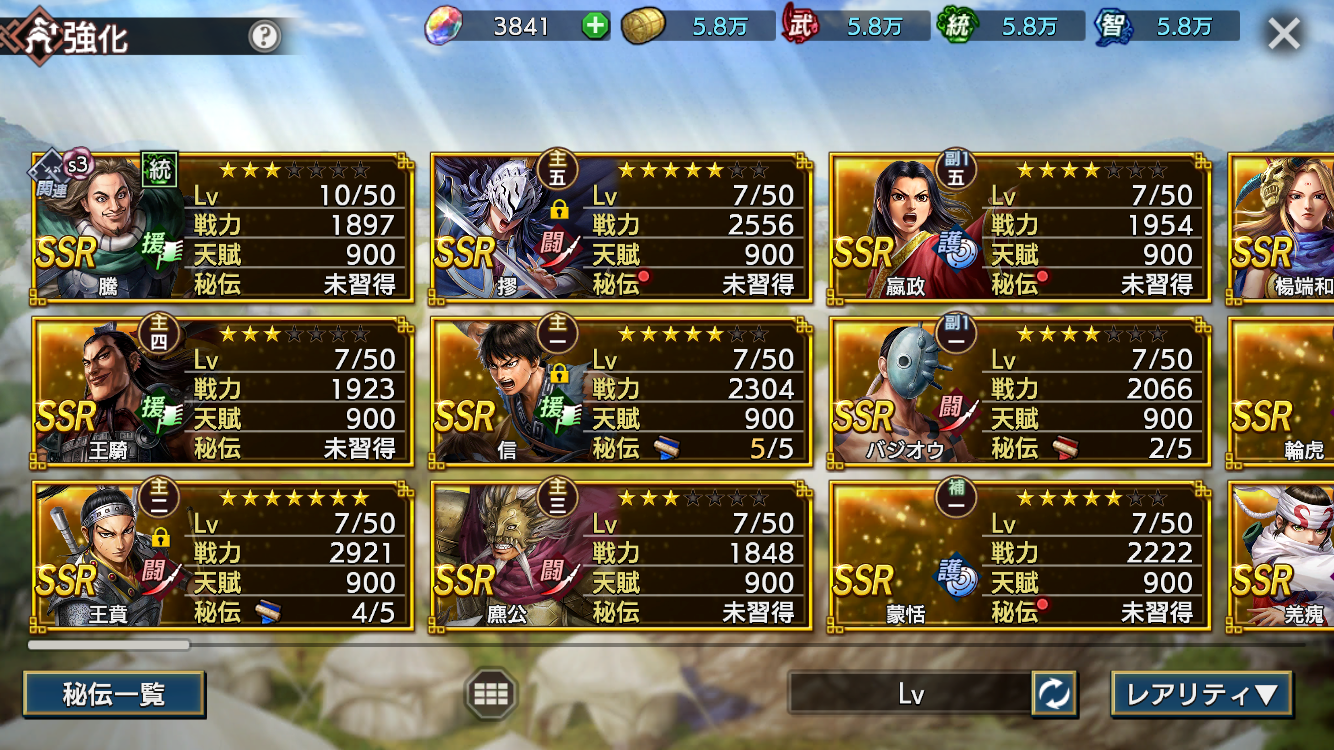Pick the 王騎 SSR character card
The height and width of the screenshot is (750, 1334).
[222, 391]
